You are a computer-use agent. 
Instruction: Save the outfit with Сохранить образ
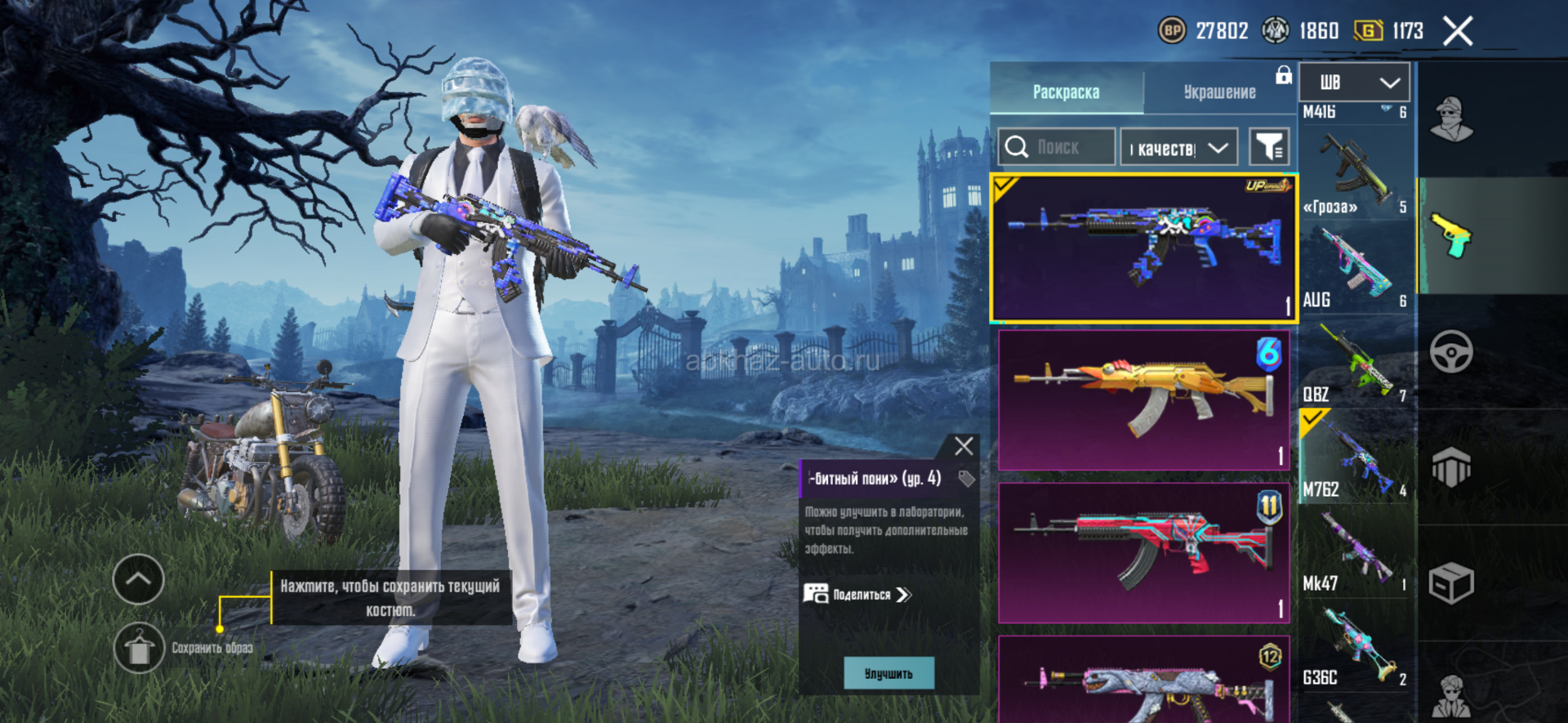tap(140, 648)
